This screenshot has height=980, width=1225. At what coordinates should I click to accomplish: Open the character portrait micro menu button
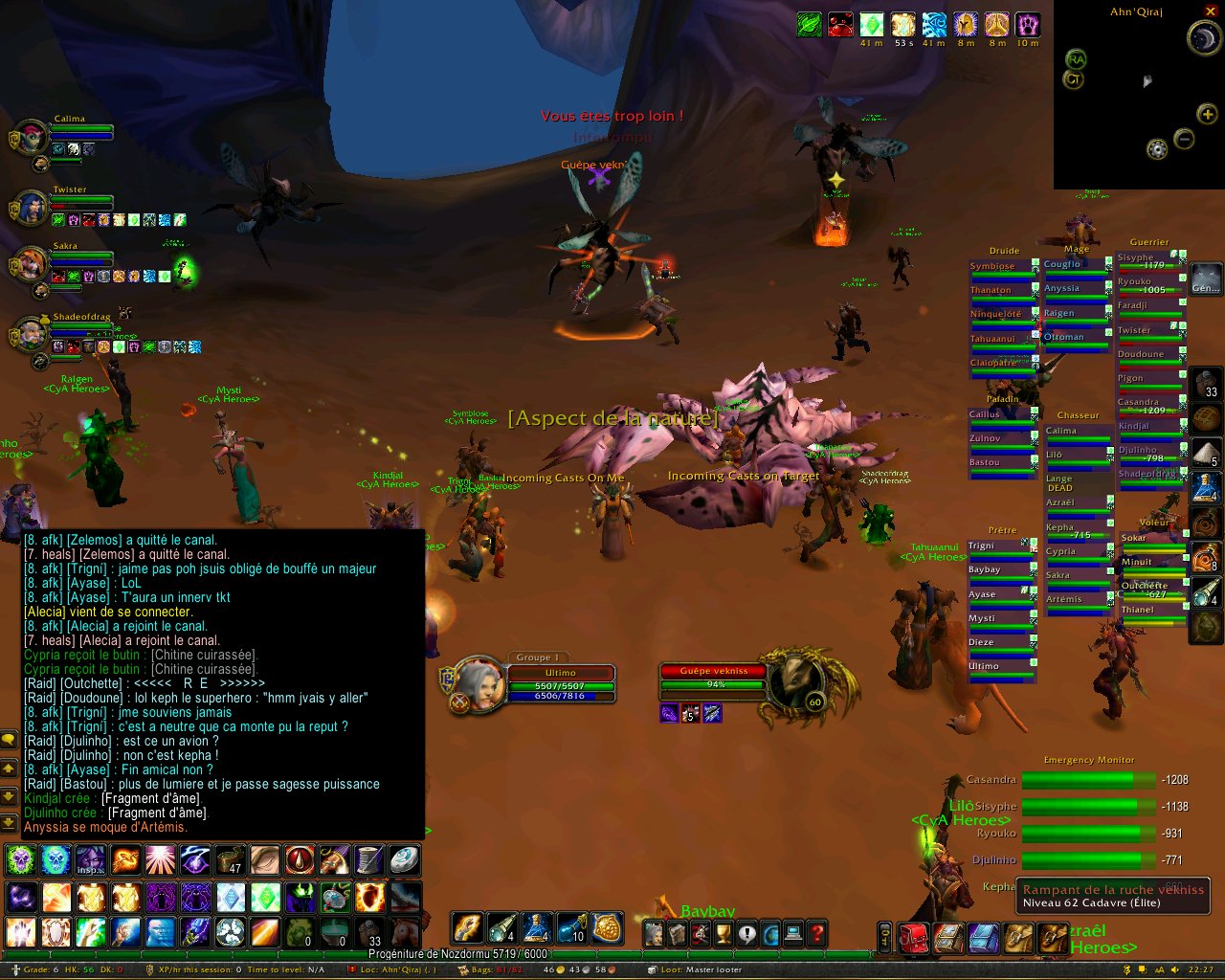pos(655,933)
